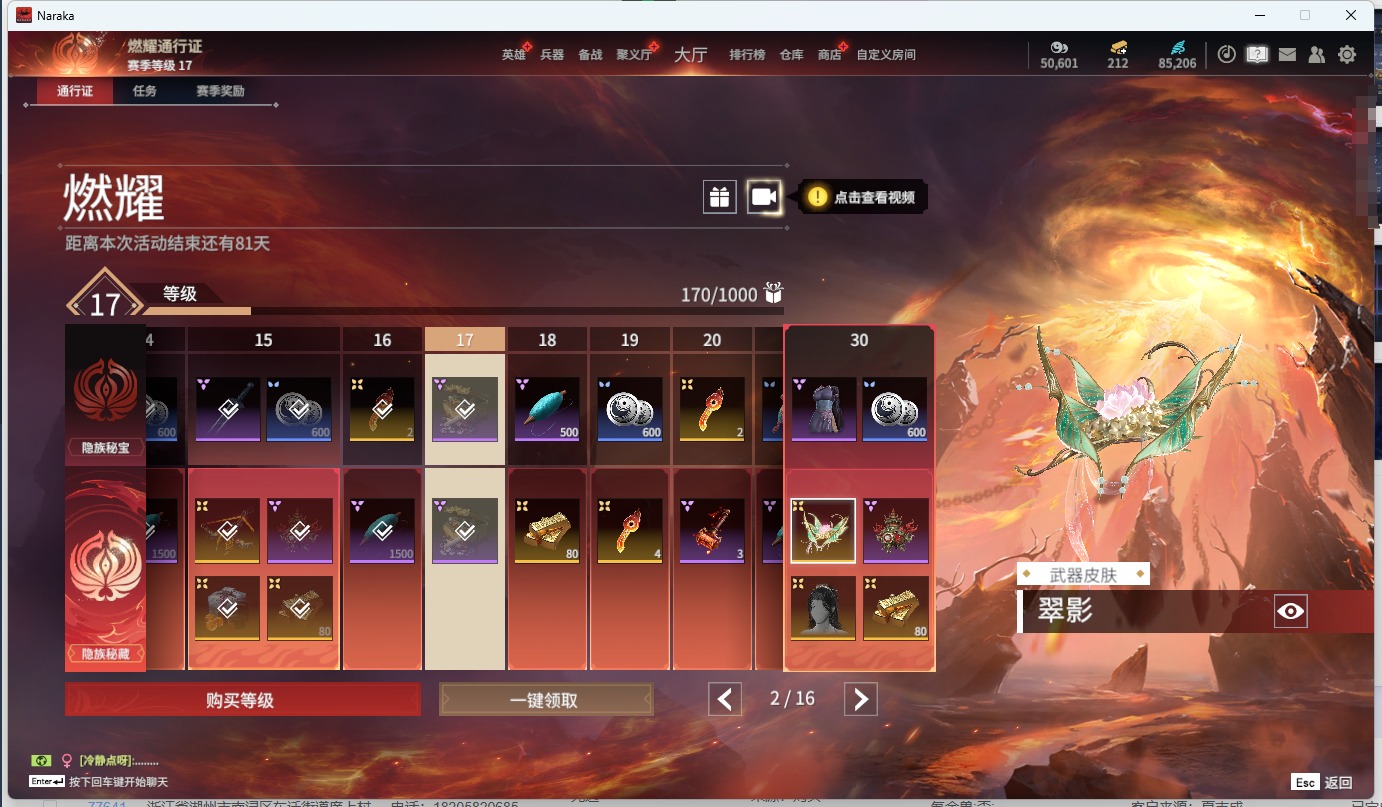
Task: Return to the 大厅 lobby
Action: (x=690, y=55)
